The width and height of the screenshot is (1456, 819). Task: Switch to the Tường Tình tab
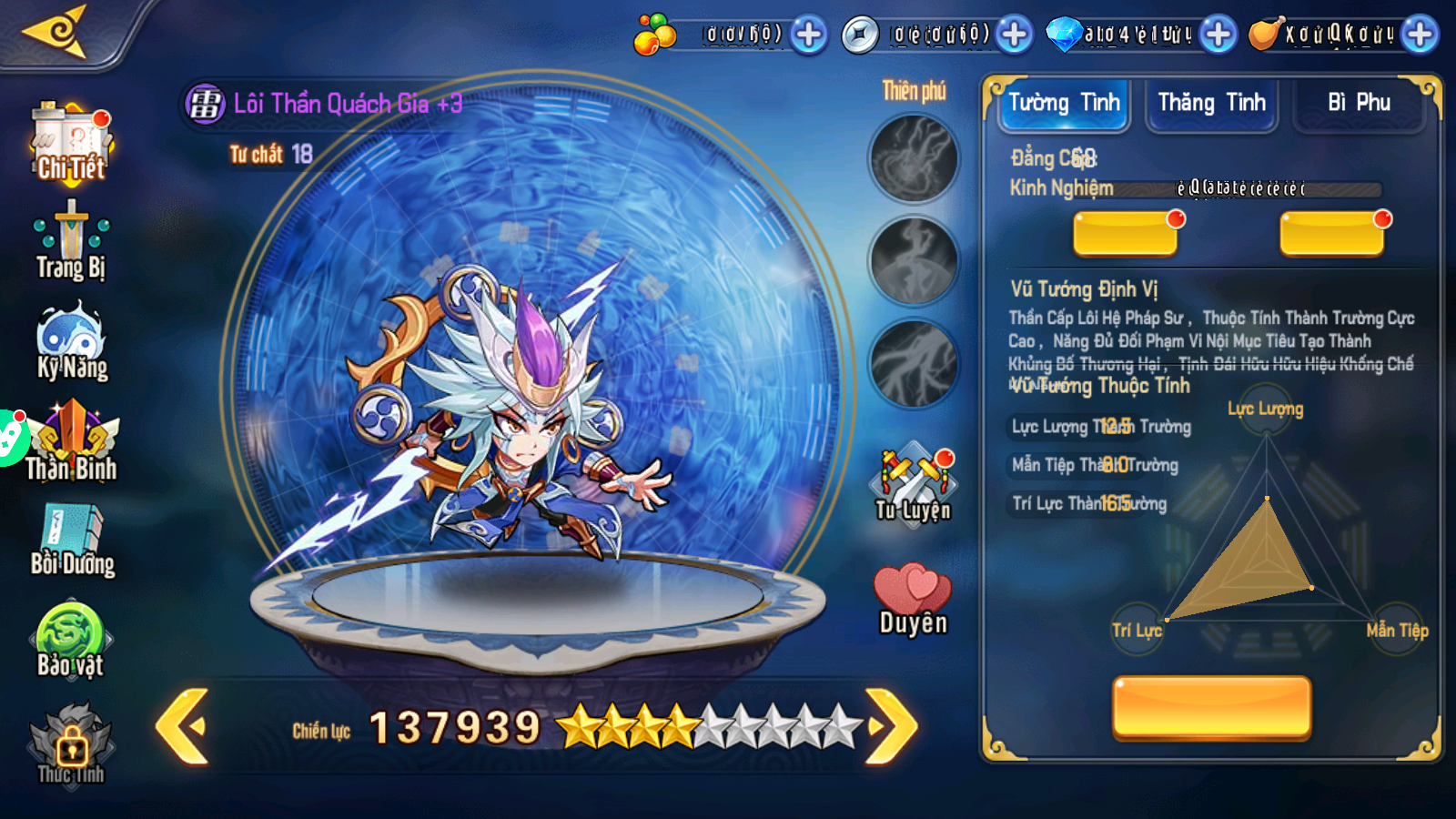click(x=1063, y=103)
